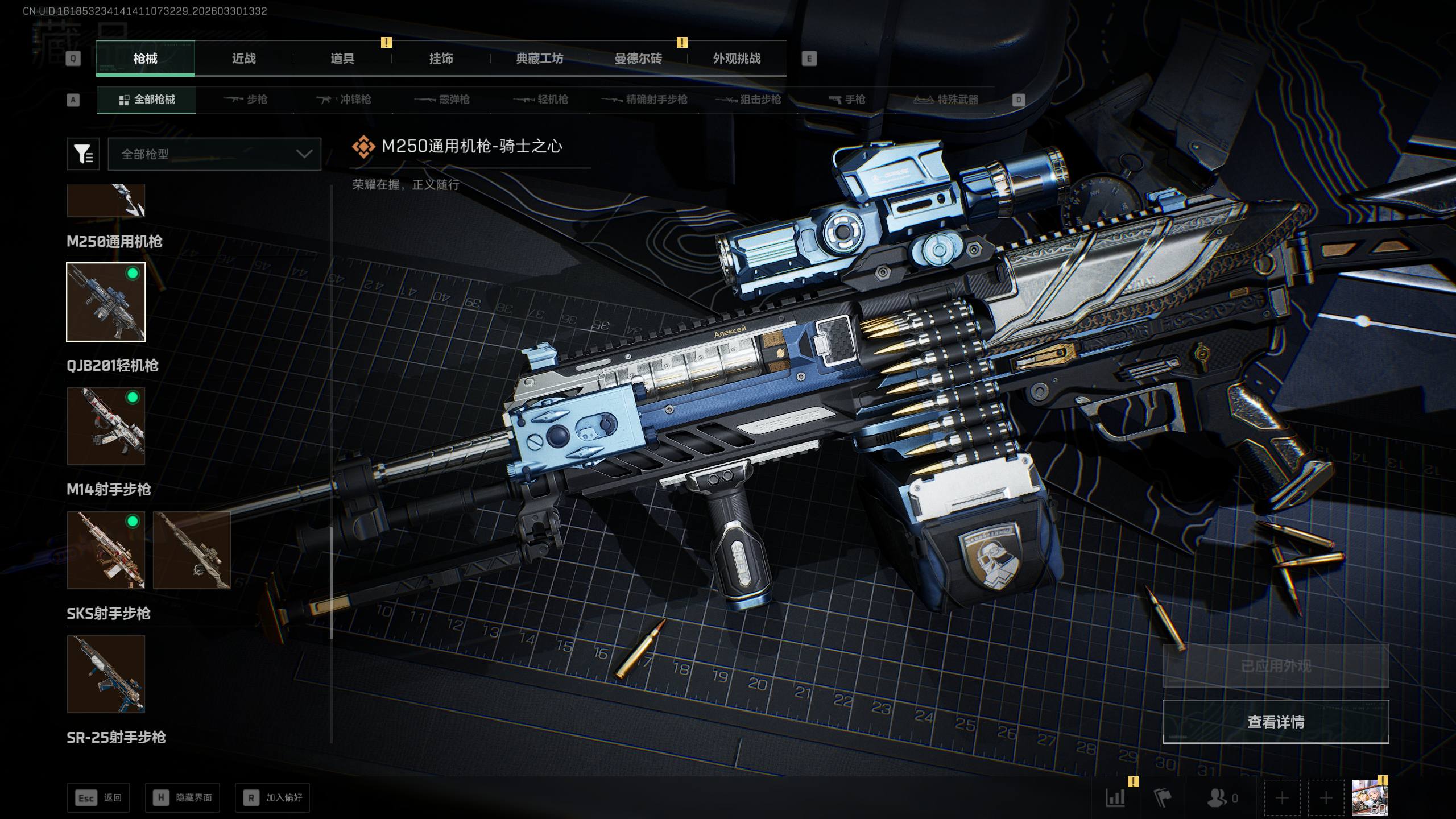Show the 轻机枪 light machine guns
This screenshot has height=819, width=1456.
(541, 100)
